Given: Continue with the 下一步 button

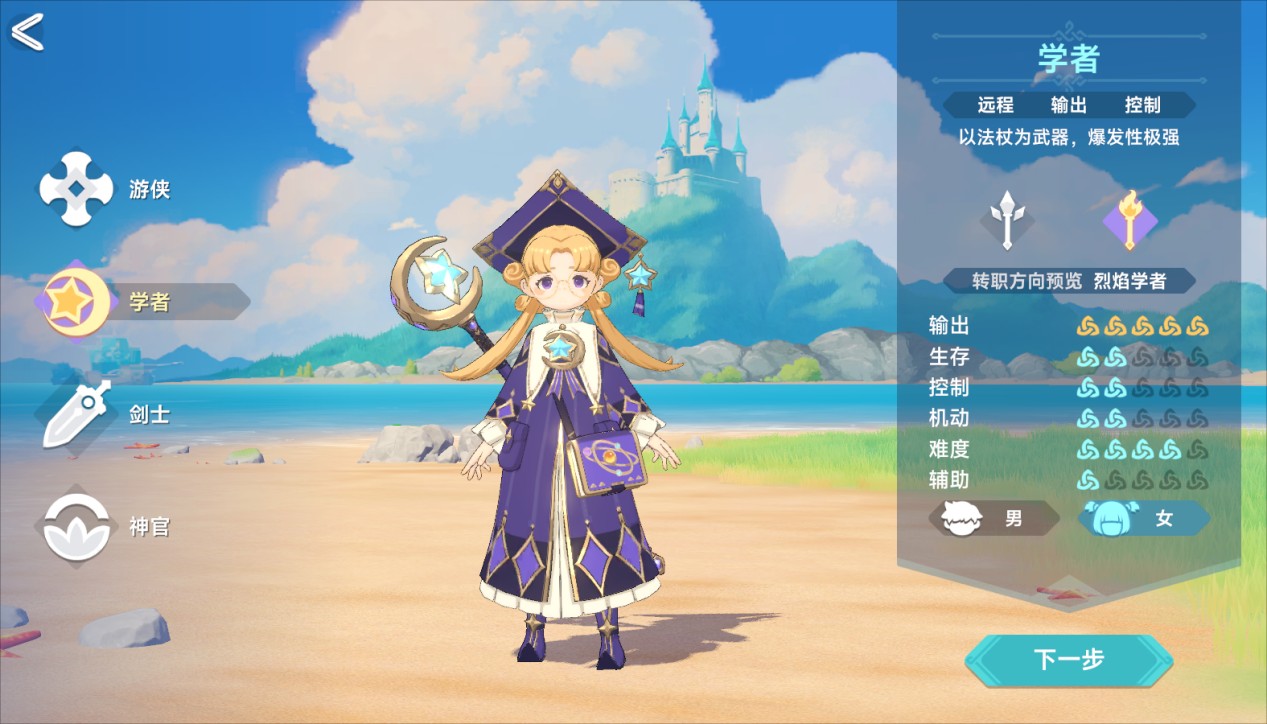Looking at the screenshot, I should [1068, 660].
